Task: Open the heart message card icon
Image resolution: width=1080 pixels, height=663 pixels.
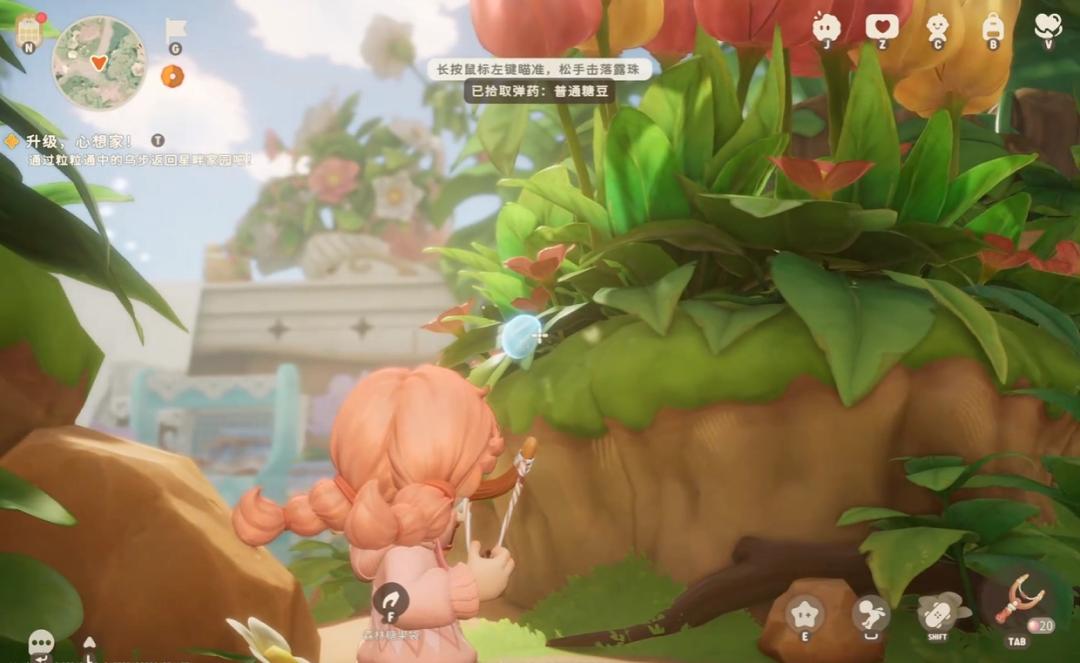Action: tap(882, 26)
